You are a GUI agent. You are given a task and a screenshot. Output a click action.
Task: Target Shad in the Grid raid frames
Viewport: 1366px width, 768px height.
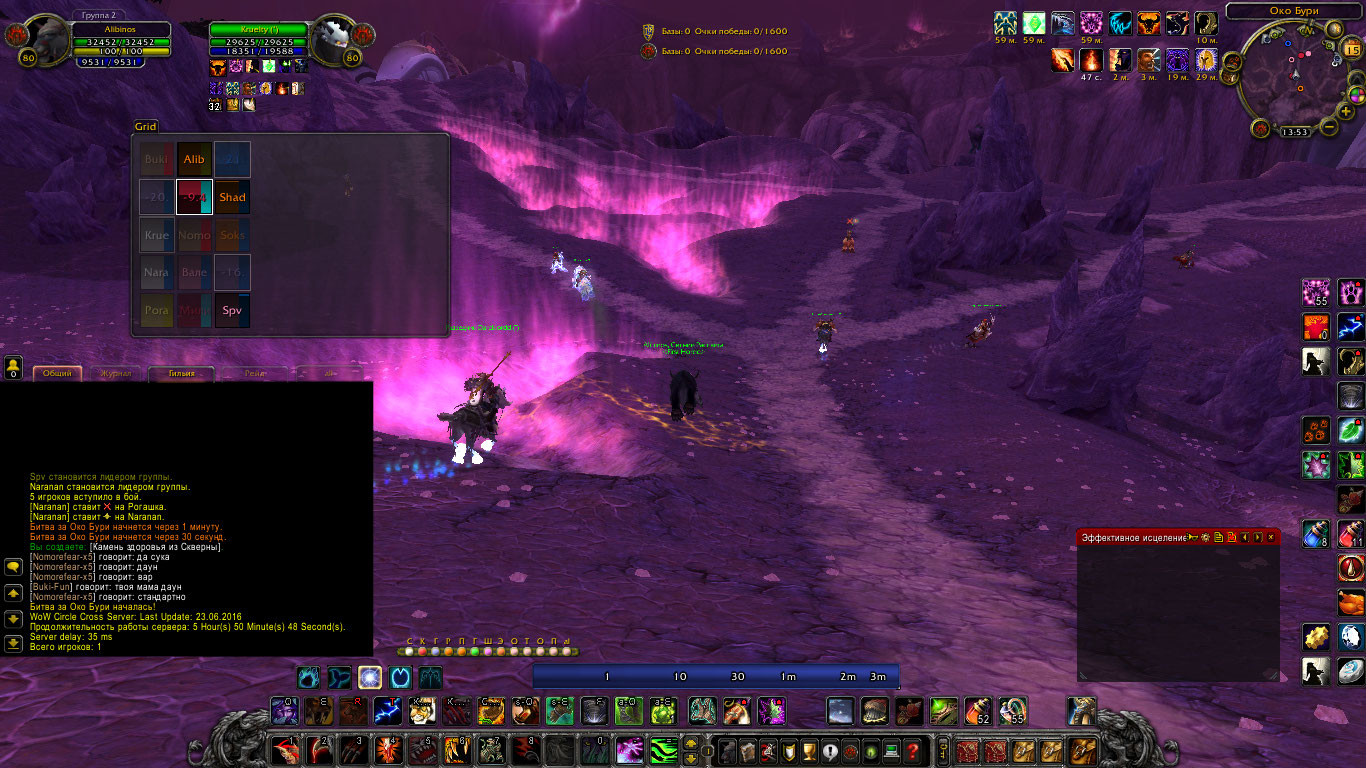click(232, 198)
